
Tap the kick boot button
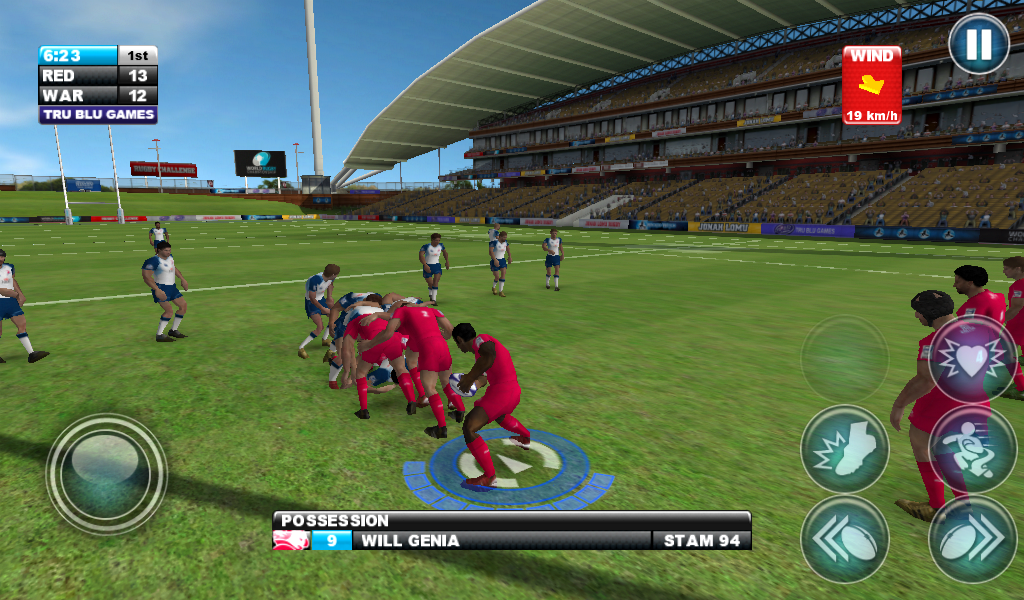(845, 449)
